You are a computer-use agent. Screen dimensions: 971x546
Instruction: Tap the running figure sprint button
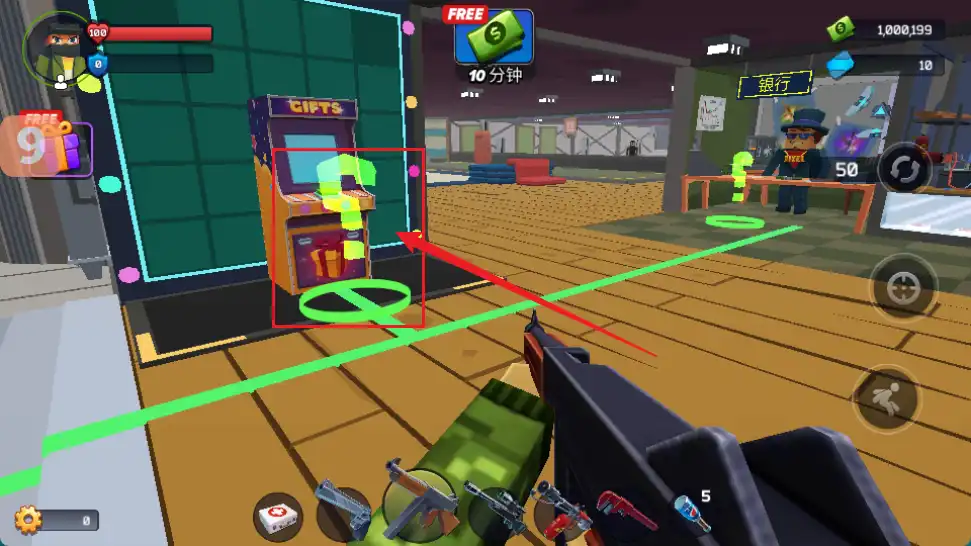coord(887,398)
